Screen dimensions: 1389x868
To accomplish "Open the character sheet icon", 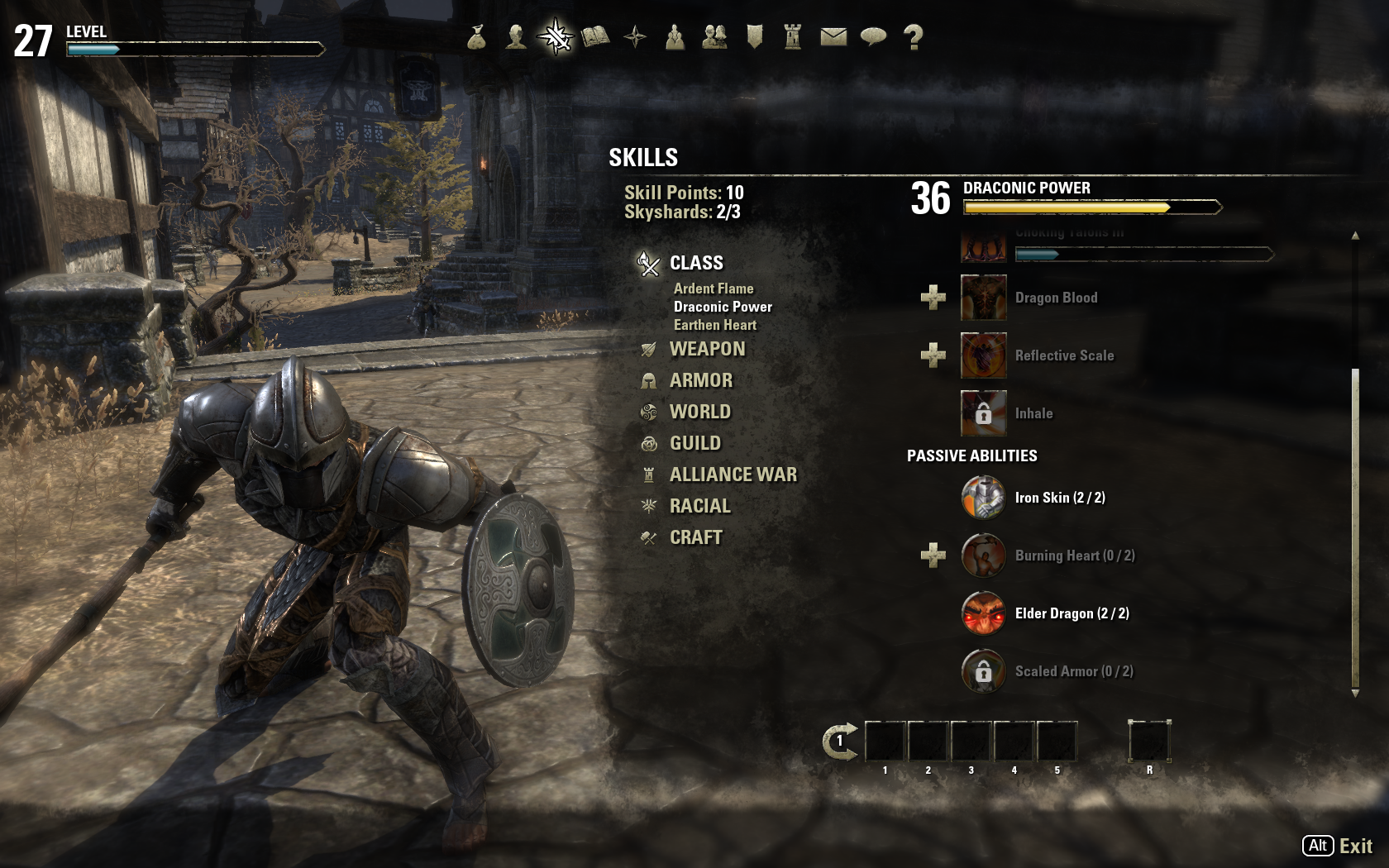I will pyautogui.click(x=516, y=36).
